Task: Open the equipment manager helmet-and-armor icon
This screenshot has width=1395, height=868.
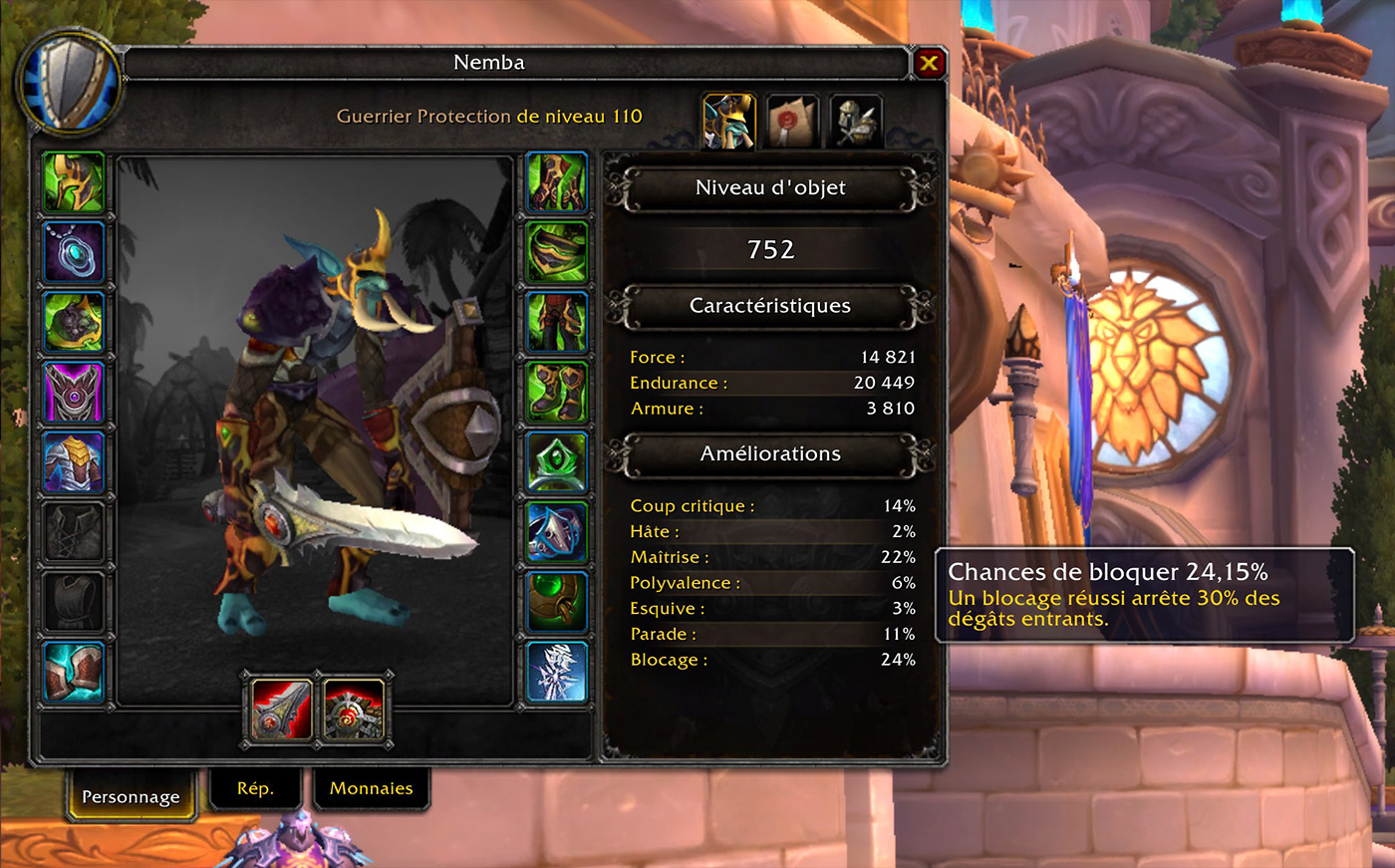Action: pos(855,122)
